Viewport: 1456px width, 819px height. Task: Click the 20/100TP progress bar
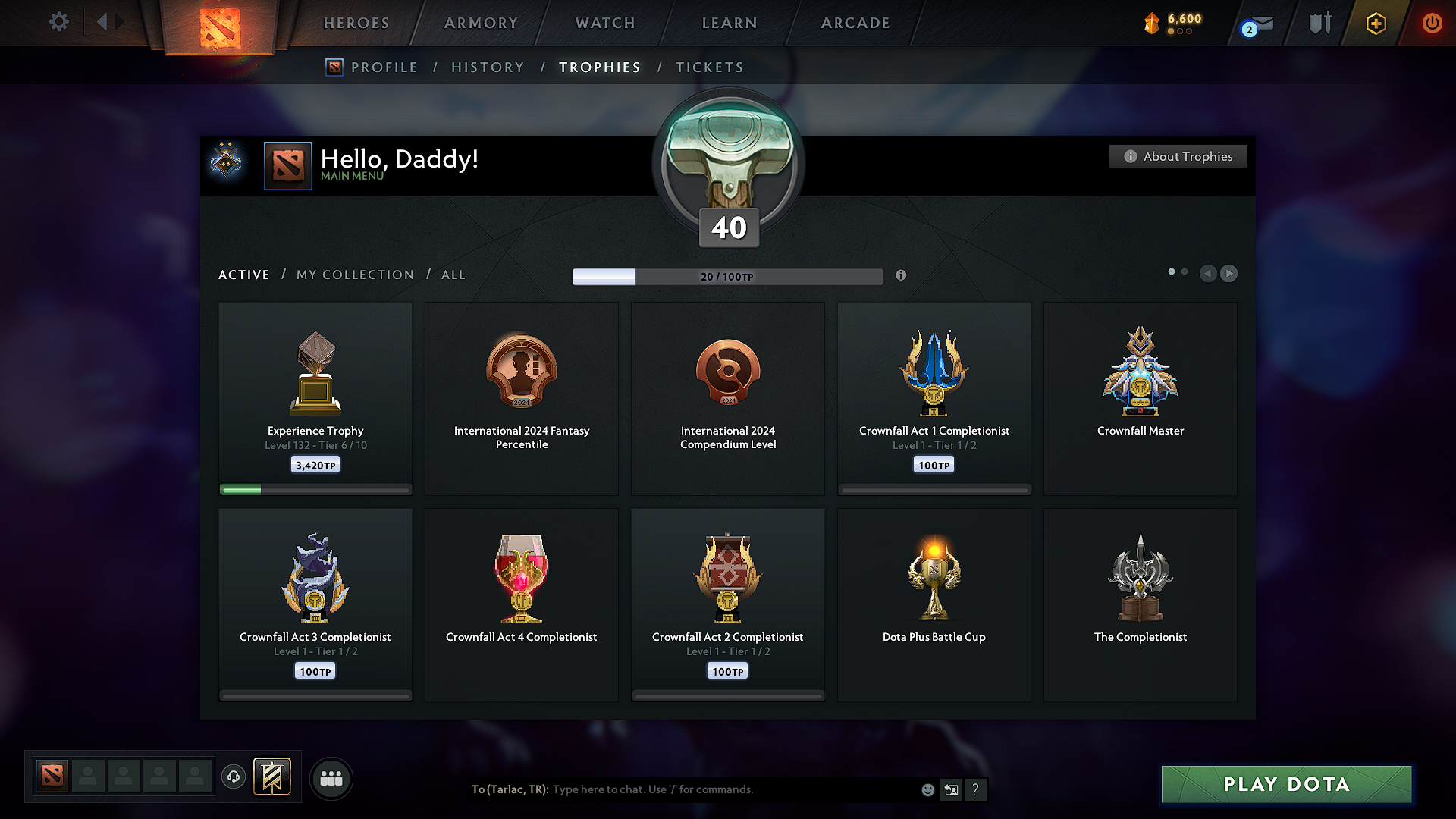(x=727, y=277)
